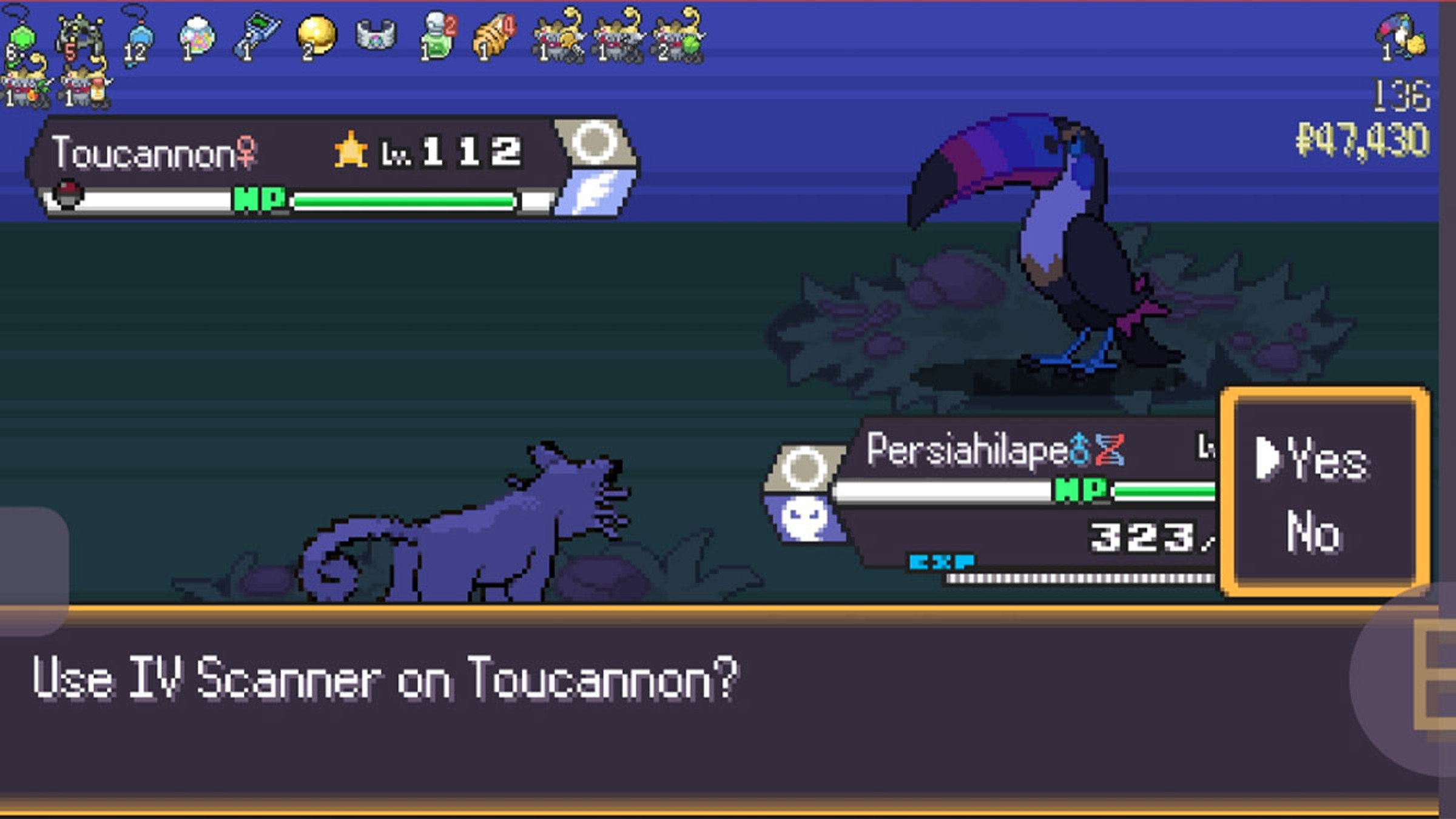Click the green skull potion bottle icon
1456x819 pixels.
[x=438, y=36]
